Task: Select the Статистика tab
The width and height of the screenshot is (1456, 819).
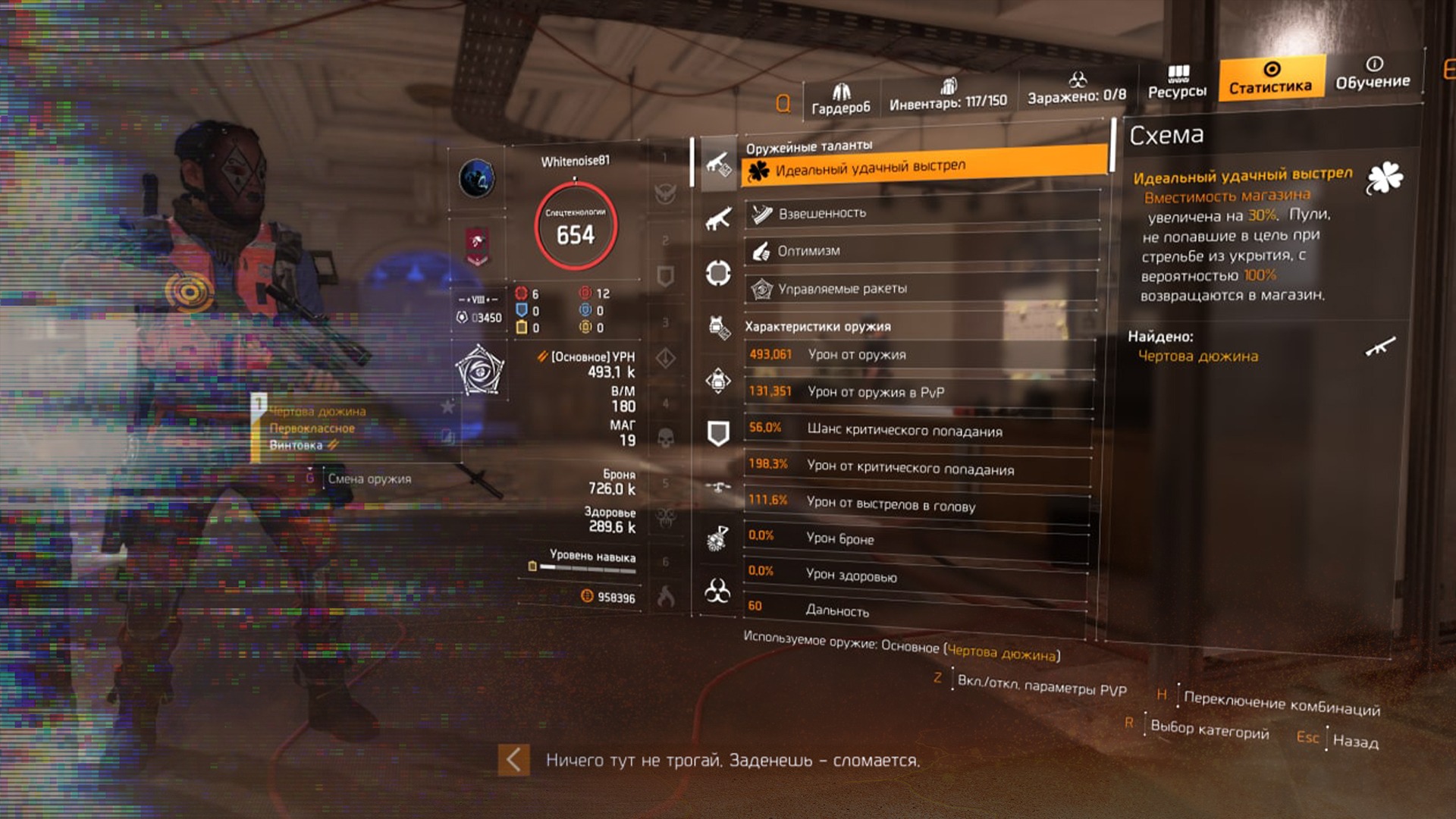Action: pyautogui.click(x=1271, y=78)
